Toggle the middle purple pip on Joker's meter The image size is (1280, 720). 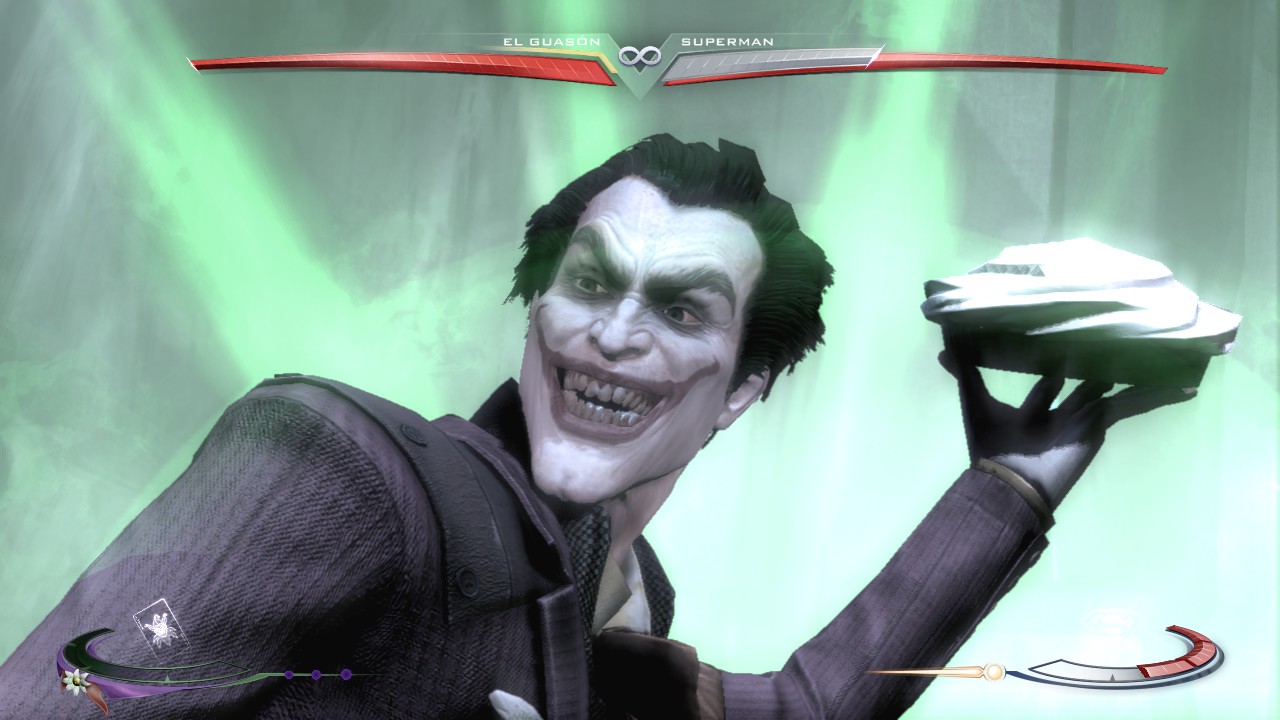tap(316, 674)
